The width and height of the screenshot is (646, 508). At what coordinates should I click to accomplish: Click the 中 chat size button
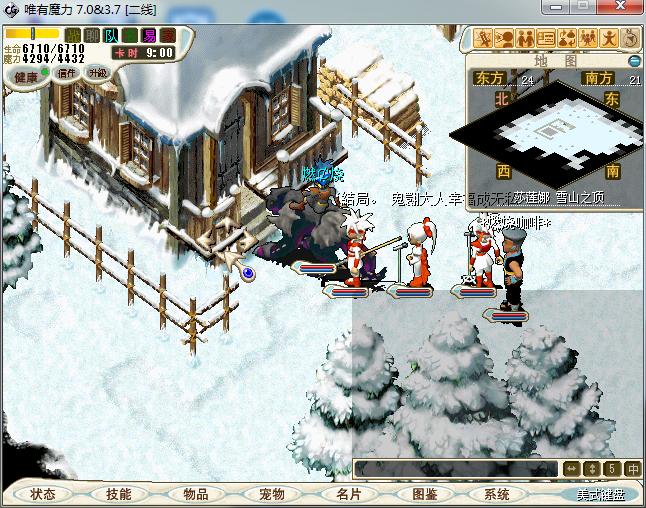633,468
